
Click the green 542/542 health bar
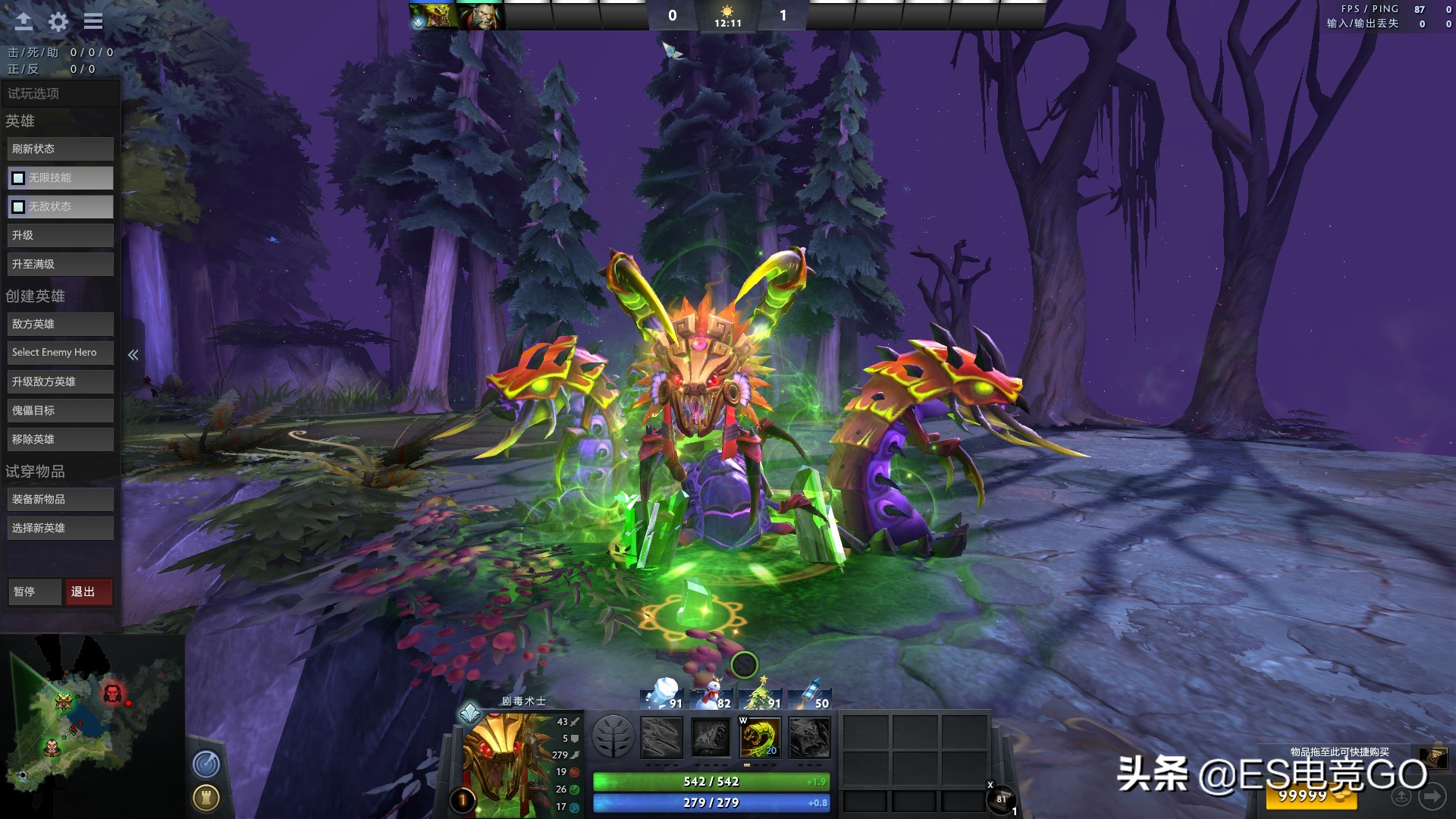coord(711,781)
